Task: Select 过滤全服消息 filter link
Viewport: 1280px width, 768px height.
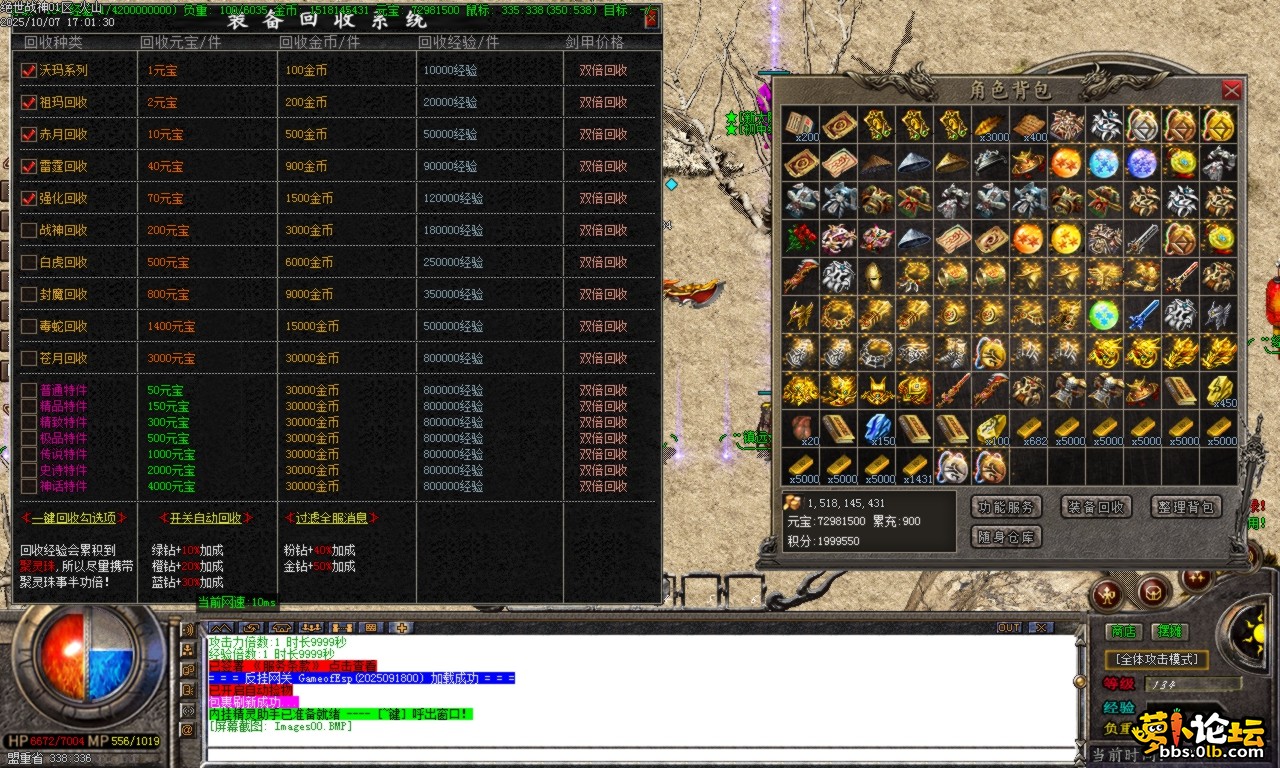Action: (331, 518)
